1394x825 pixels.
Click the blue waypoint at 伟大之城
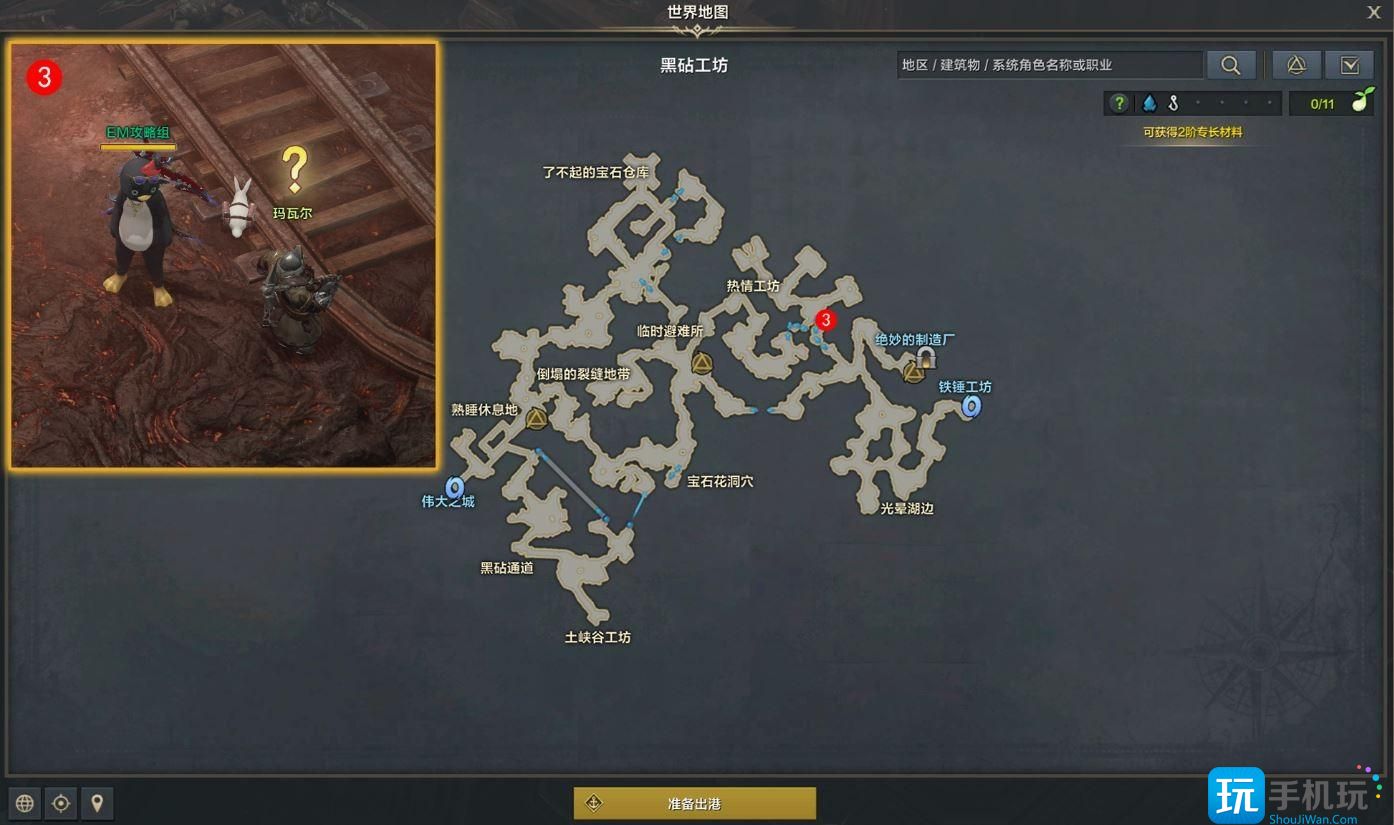[456, 487]
